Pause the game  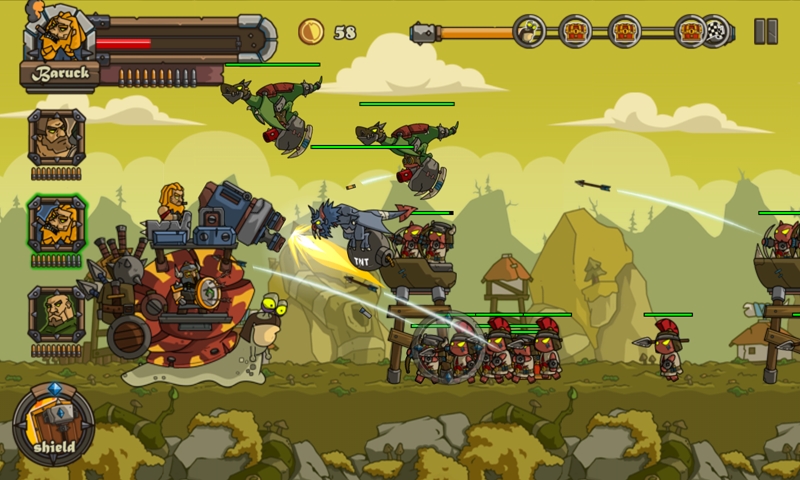(766, 31)
